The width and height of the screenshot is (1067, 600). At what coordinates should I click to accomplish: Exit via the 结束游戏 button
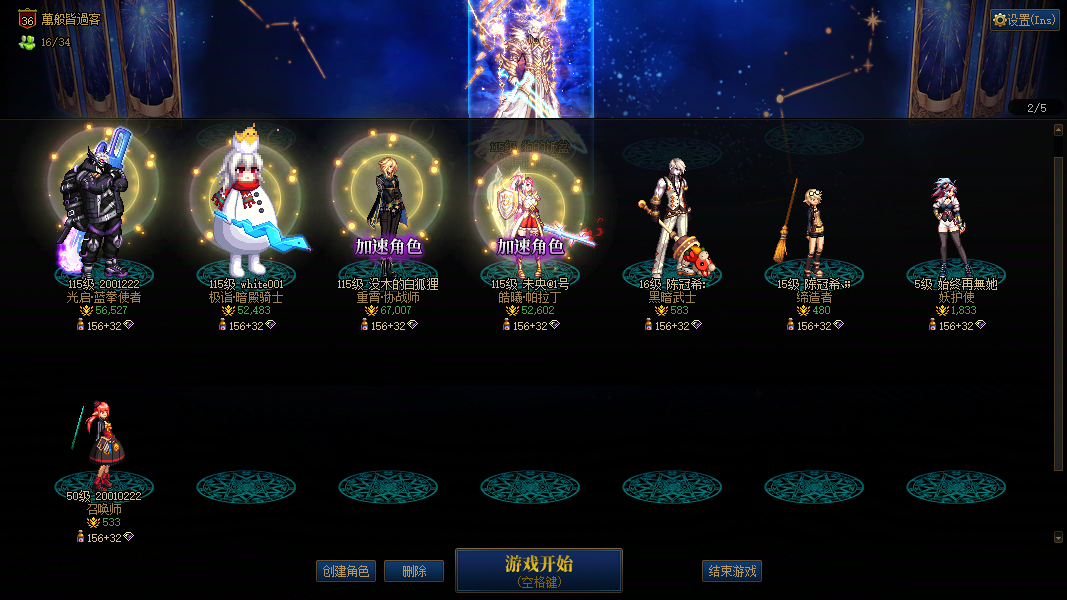click(x=732, y=571)
